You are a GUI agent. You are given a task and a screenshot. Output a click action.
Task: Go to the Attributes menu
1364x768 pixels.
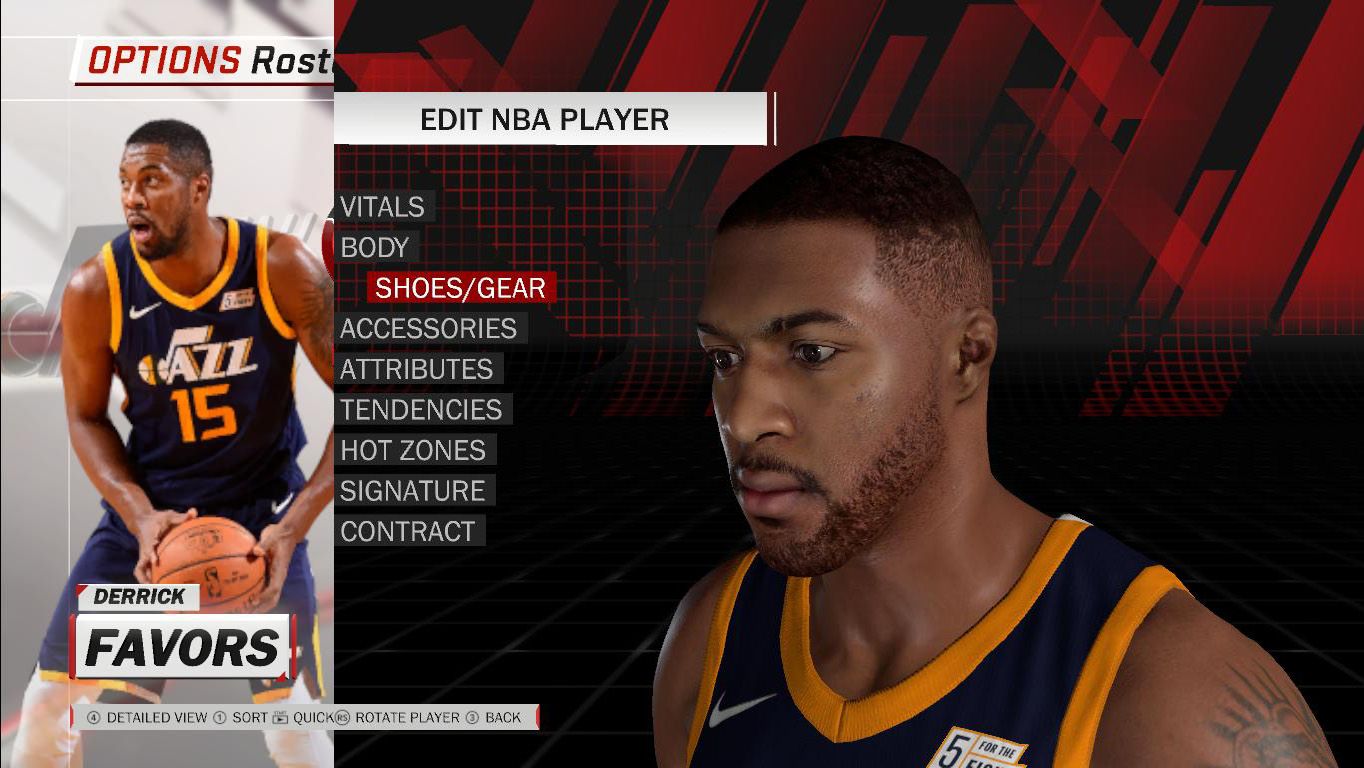click(x=416, y=369)
